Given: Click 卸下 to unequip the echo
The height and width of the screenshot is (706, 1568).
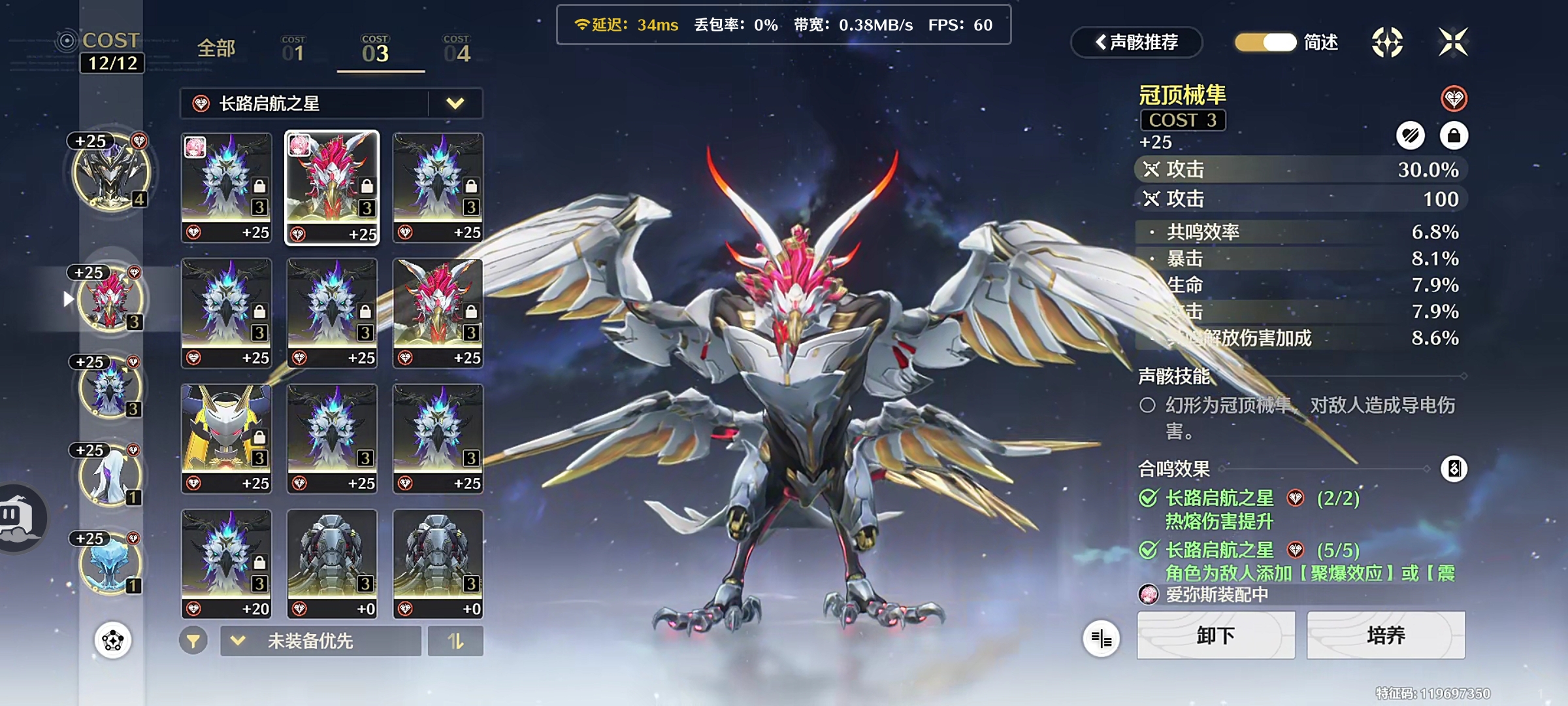Looking at the screenshot, I should pyautogui.click(x=1215, y=635).
